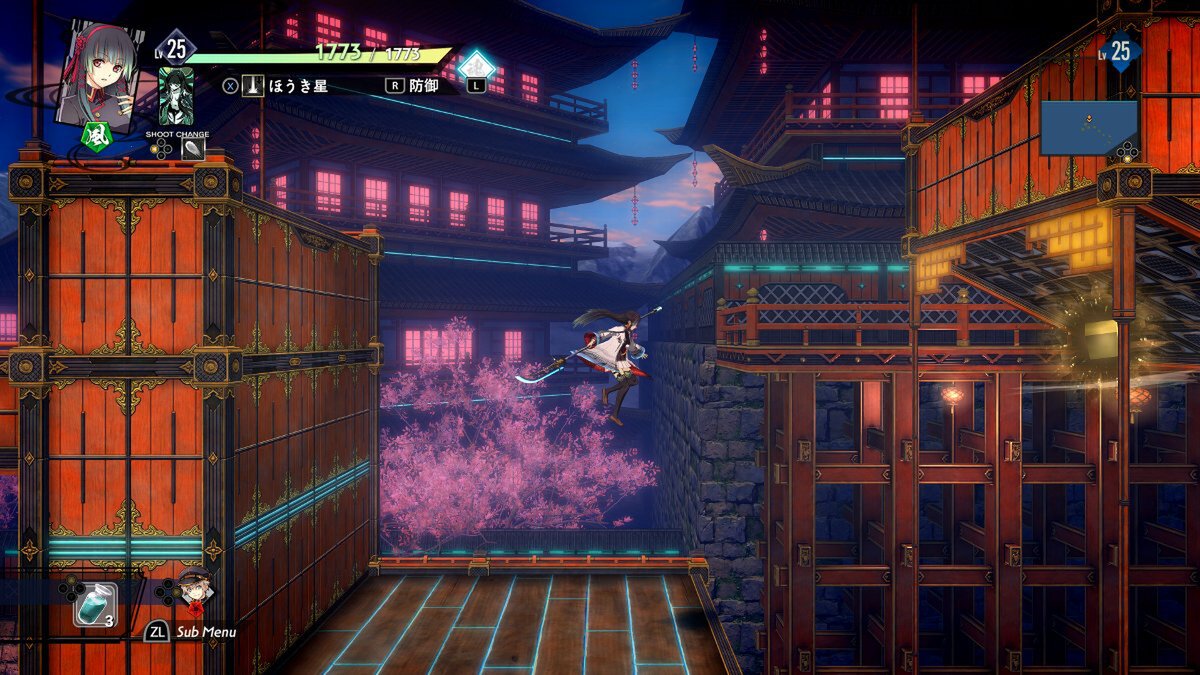
Task: Open the Sub Menu
Action: click(190, 632)
